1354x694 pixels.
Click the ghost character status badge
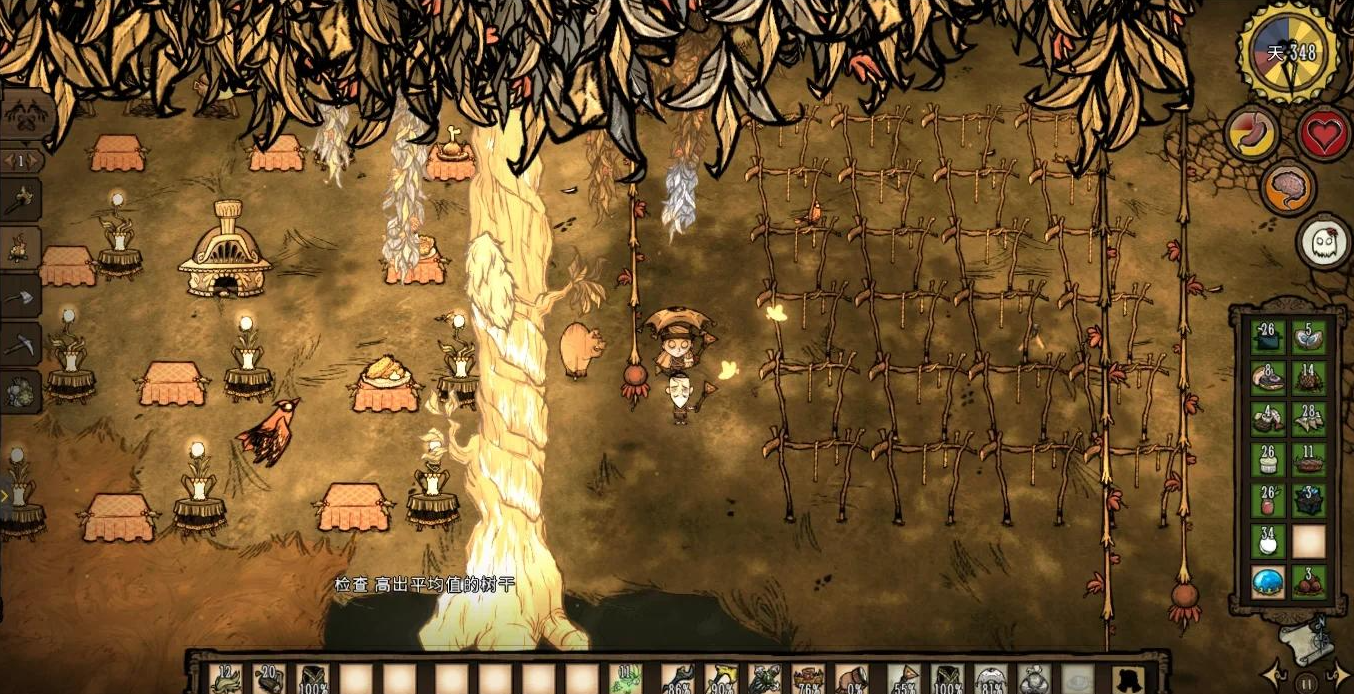coord(1323,241)
